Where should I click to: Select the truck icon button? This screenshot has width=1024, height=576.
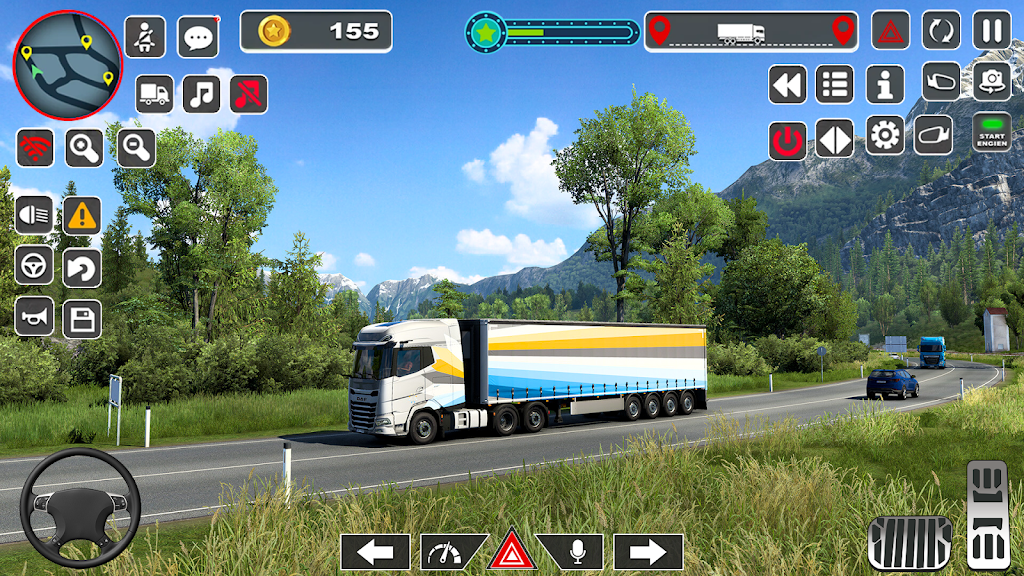[154, 94]
